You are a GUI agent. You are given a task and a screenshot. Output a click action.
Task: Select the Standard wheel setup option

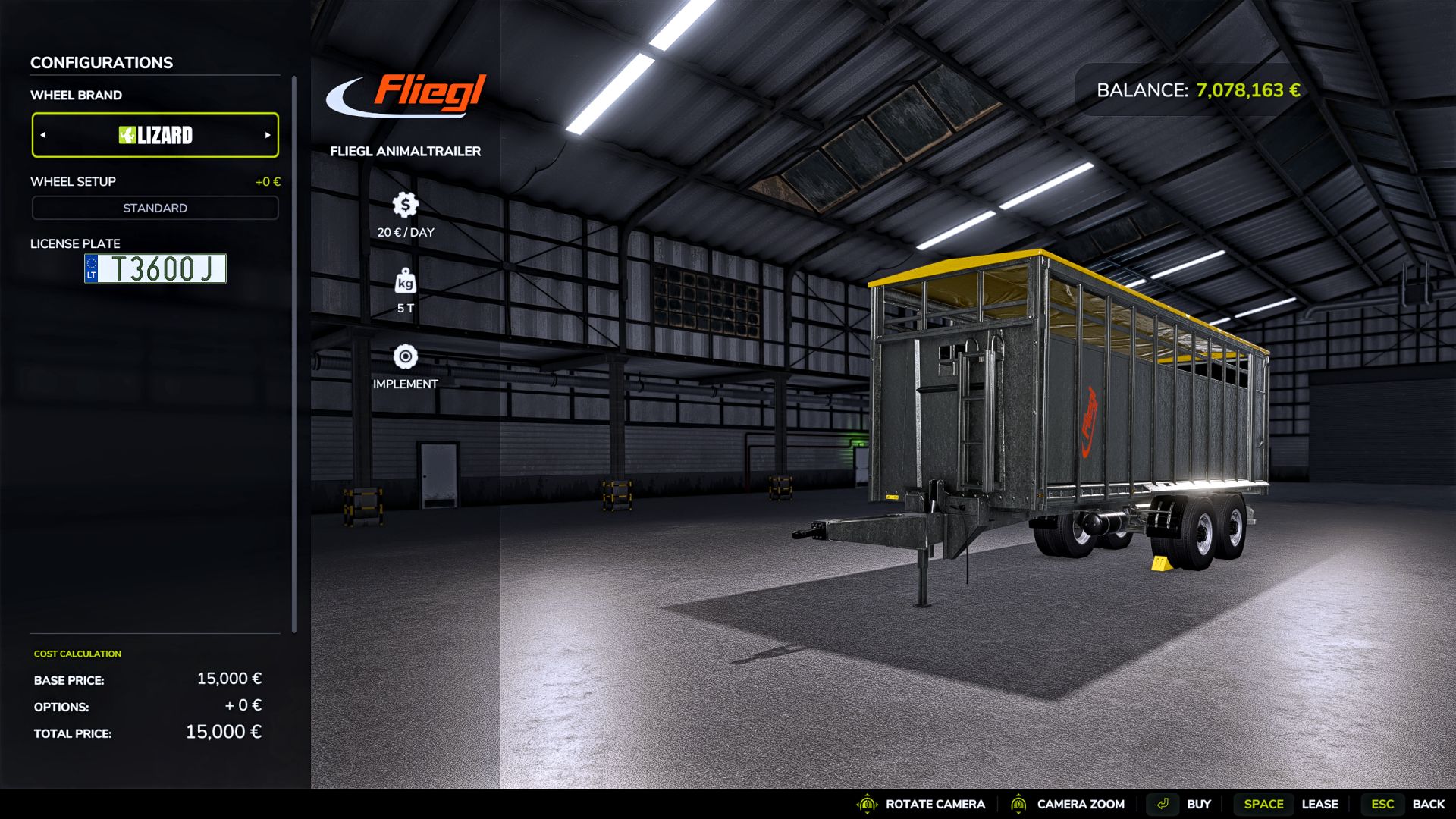tap(155, 207)
